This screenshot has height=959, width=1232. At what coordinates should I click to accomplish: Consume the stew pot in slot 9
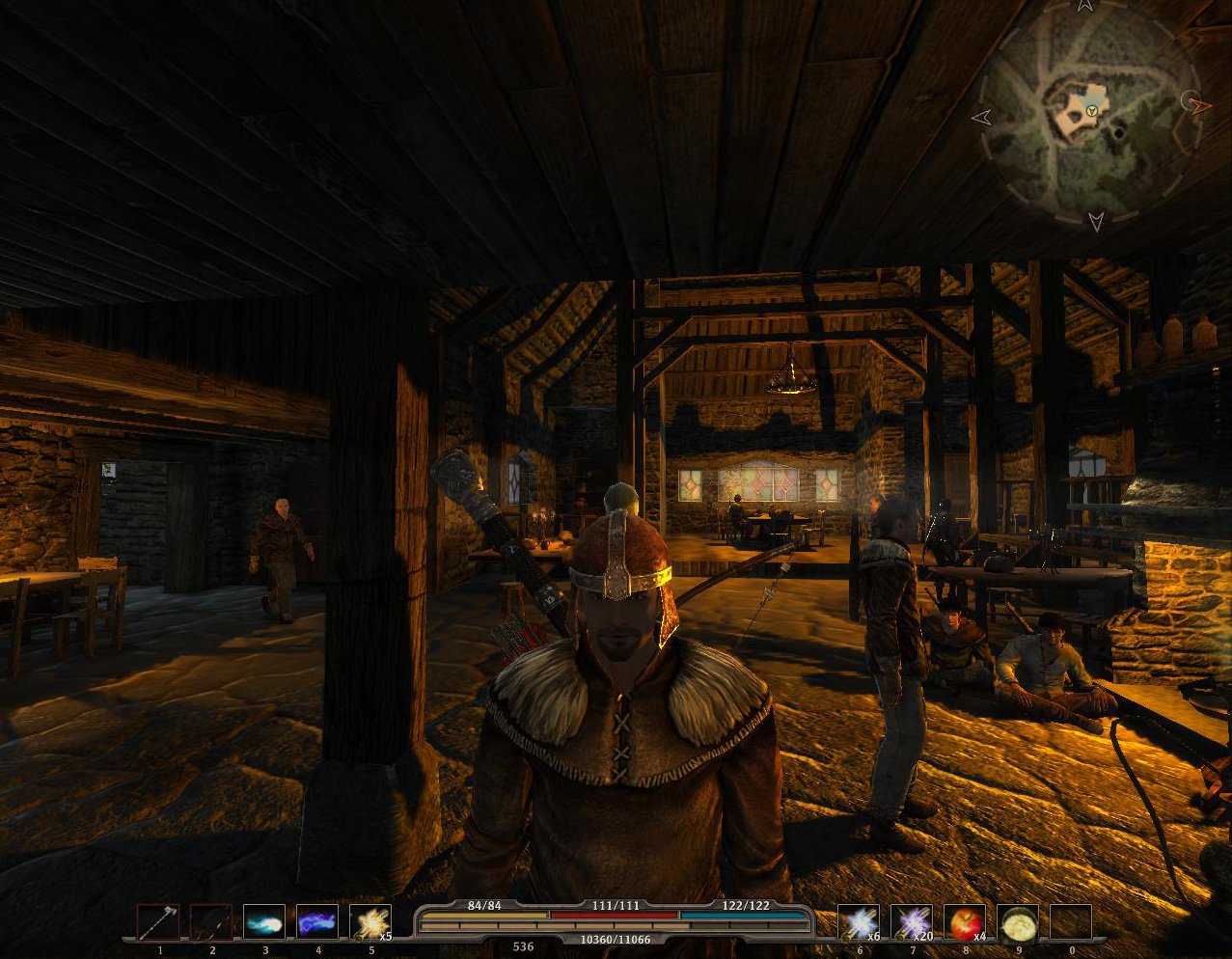(1017, 922)
